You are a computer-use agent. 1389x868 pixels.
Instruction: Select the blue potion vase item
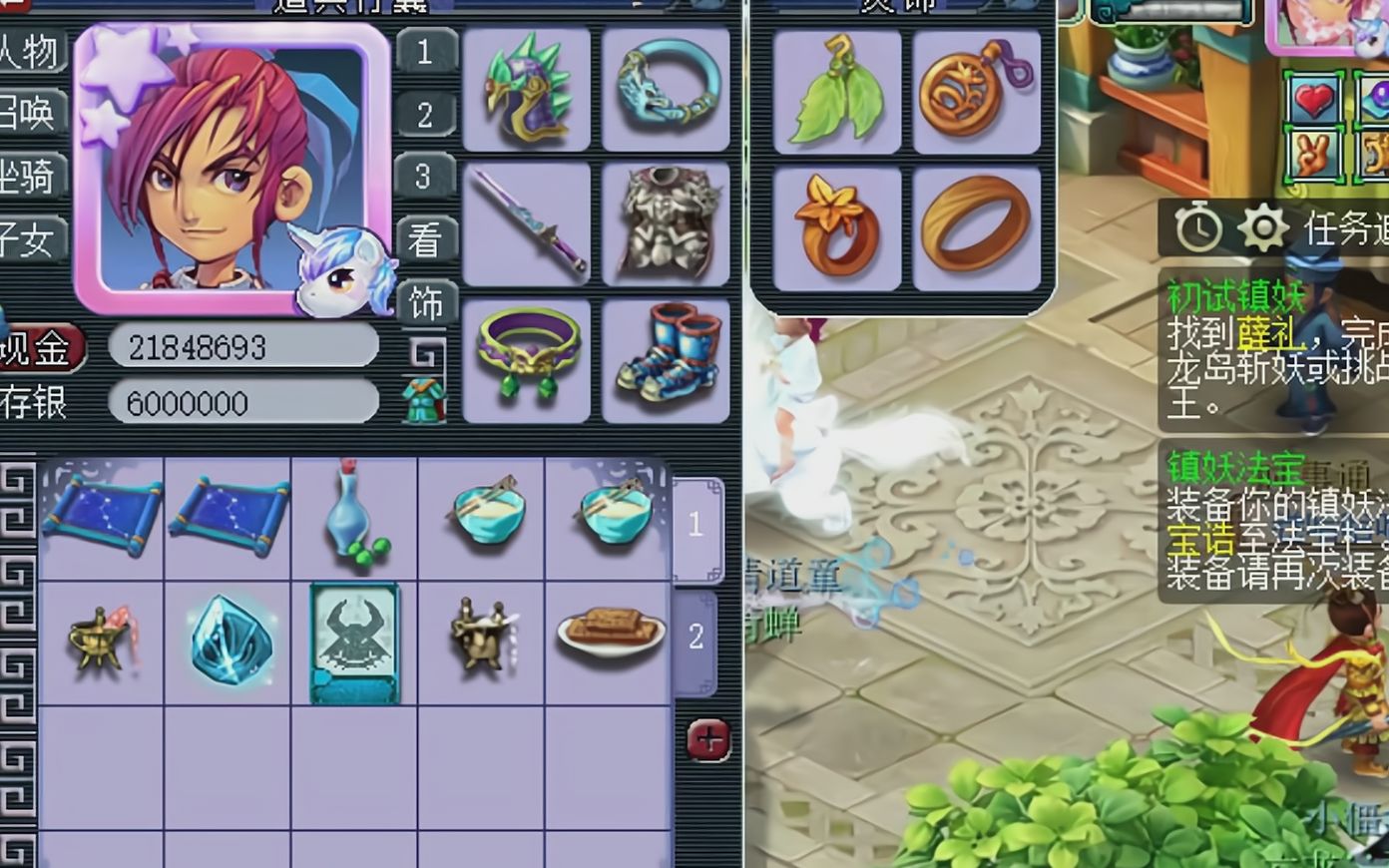354,519
